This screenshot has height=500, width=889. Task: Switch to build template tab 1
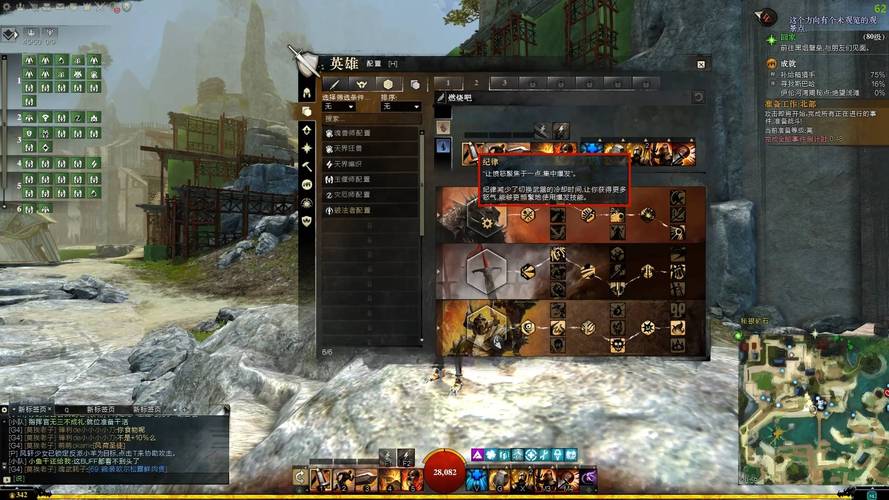(x=448, y=83)
